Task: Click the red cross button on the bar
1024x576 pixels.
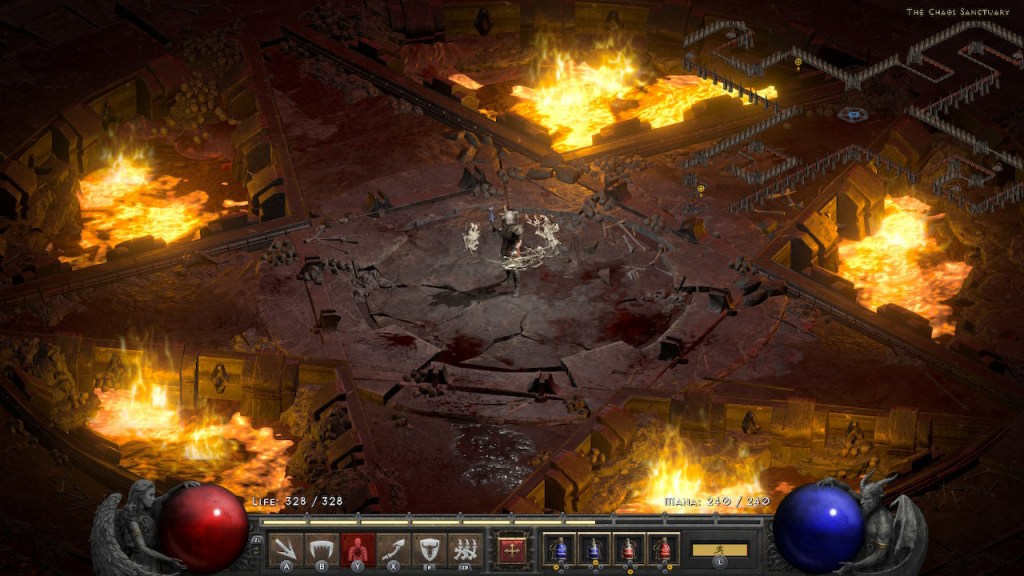Action: (512, 549)
